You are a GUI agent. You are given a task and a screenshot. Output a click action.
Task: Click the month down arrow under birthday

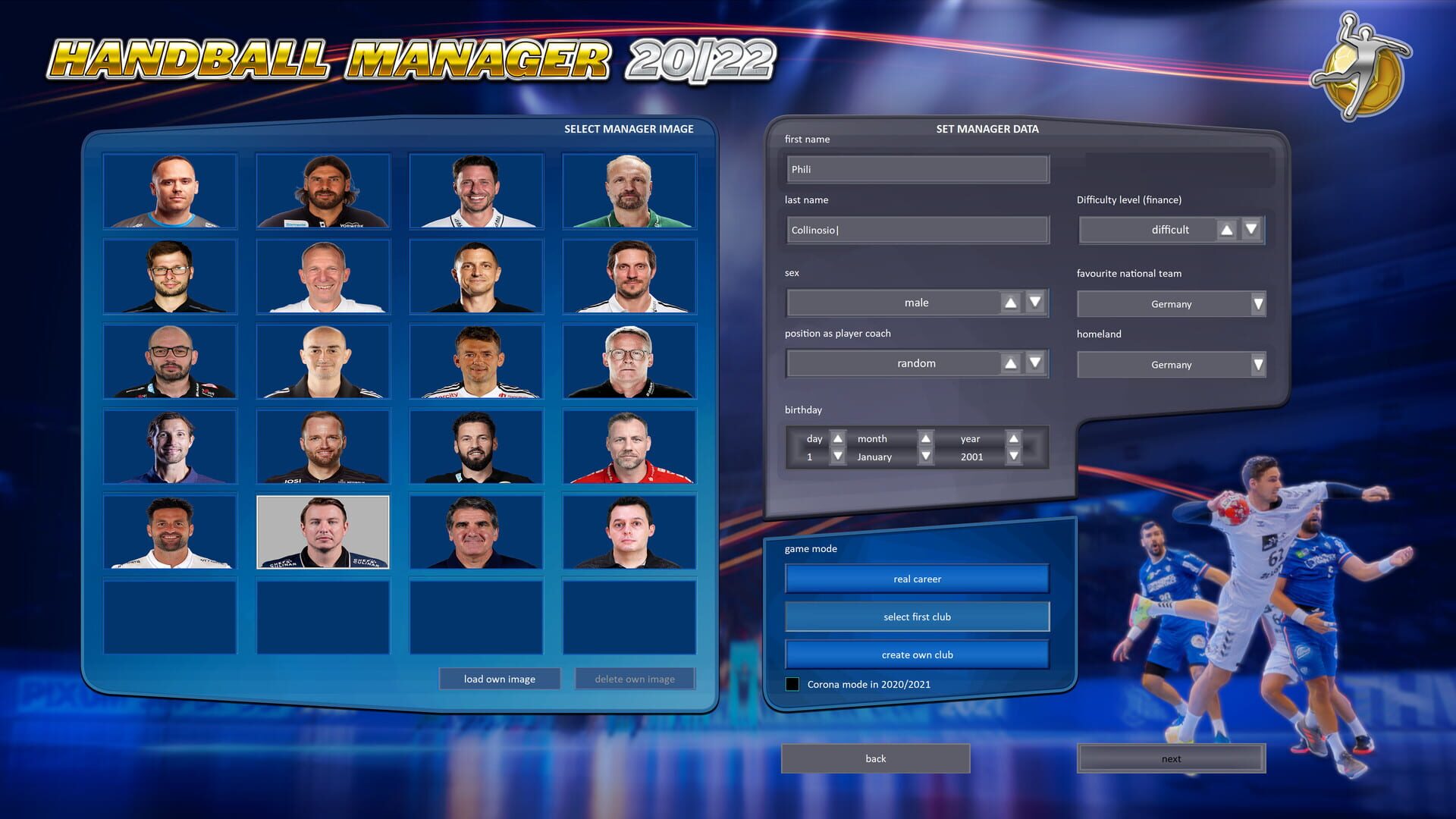(925, 457)
